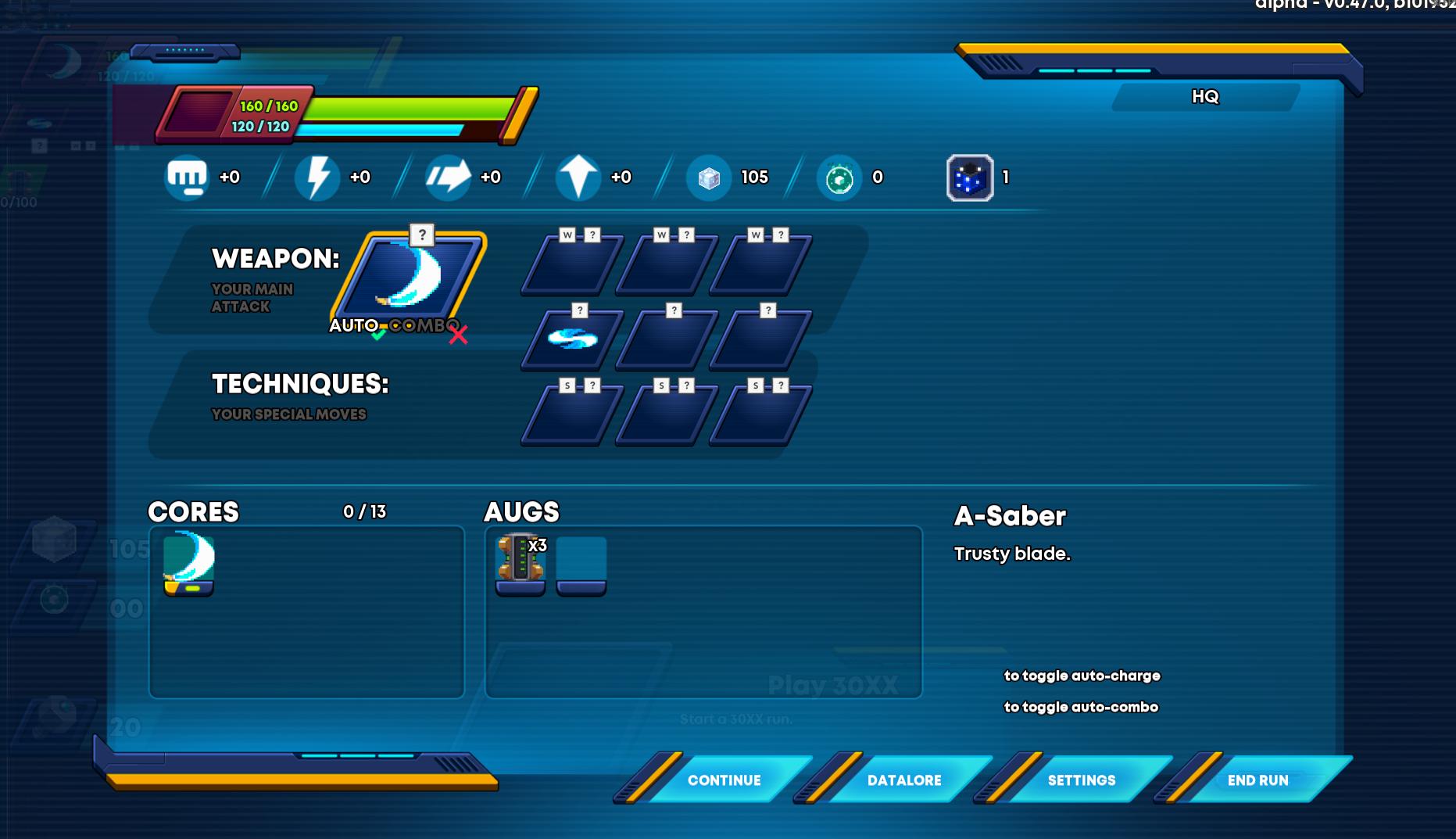
Task: Continue the current run
Action: click(x=724, y=780)
